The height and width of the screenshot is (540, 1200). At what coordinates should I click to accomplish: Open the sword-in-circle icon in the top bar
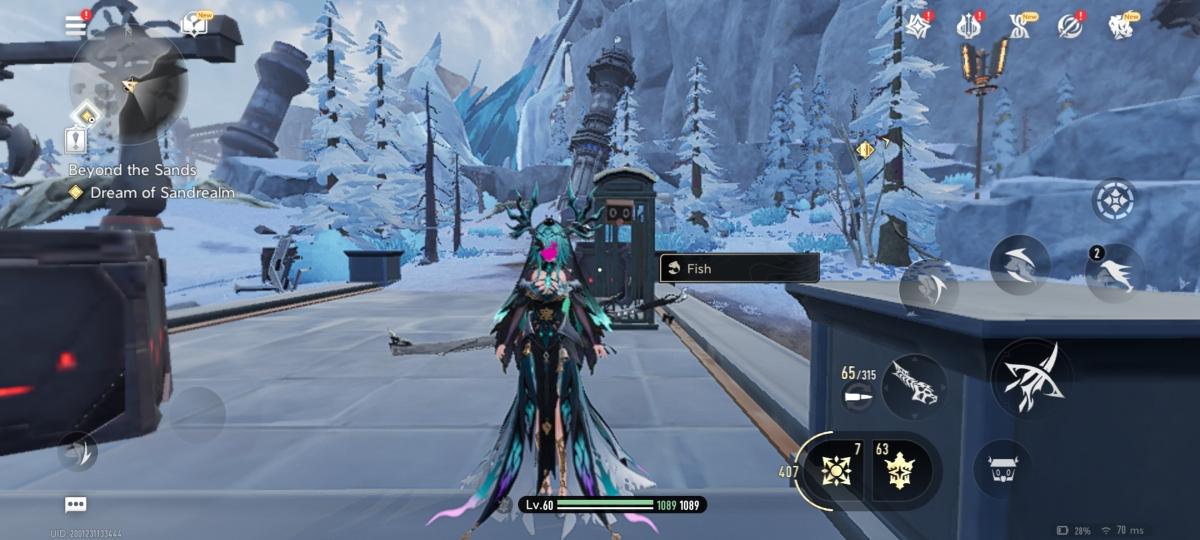click(x=1070, y=27)
